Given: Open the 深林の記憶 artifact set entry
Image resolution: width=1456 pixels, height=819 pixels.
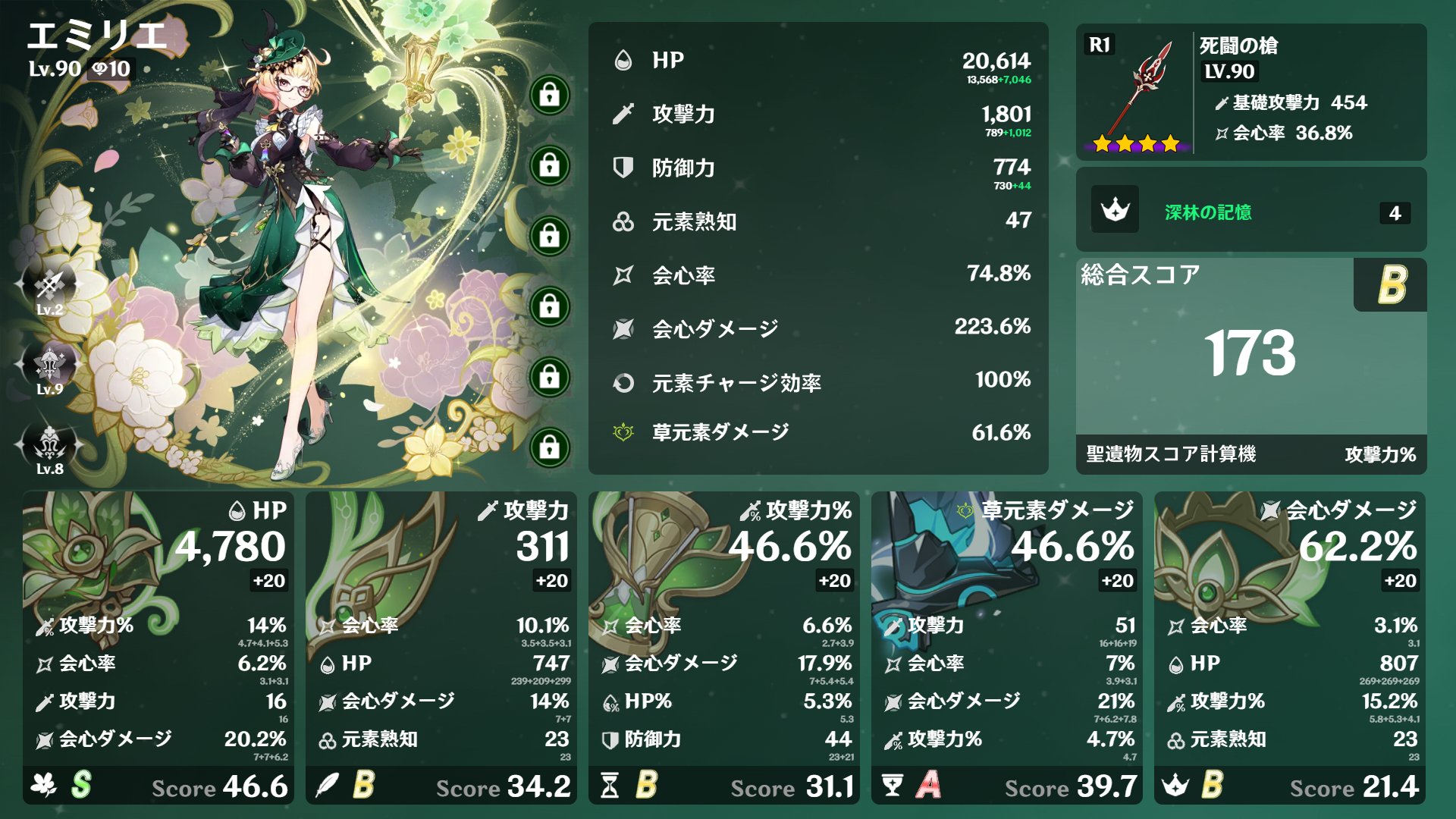Looking at the screenshot, I should [1250, 211].
